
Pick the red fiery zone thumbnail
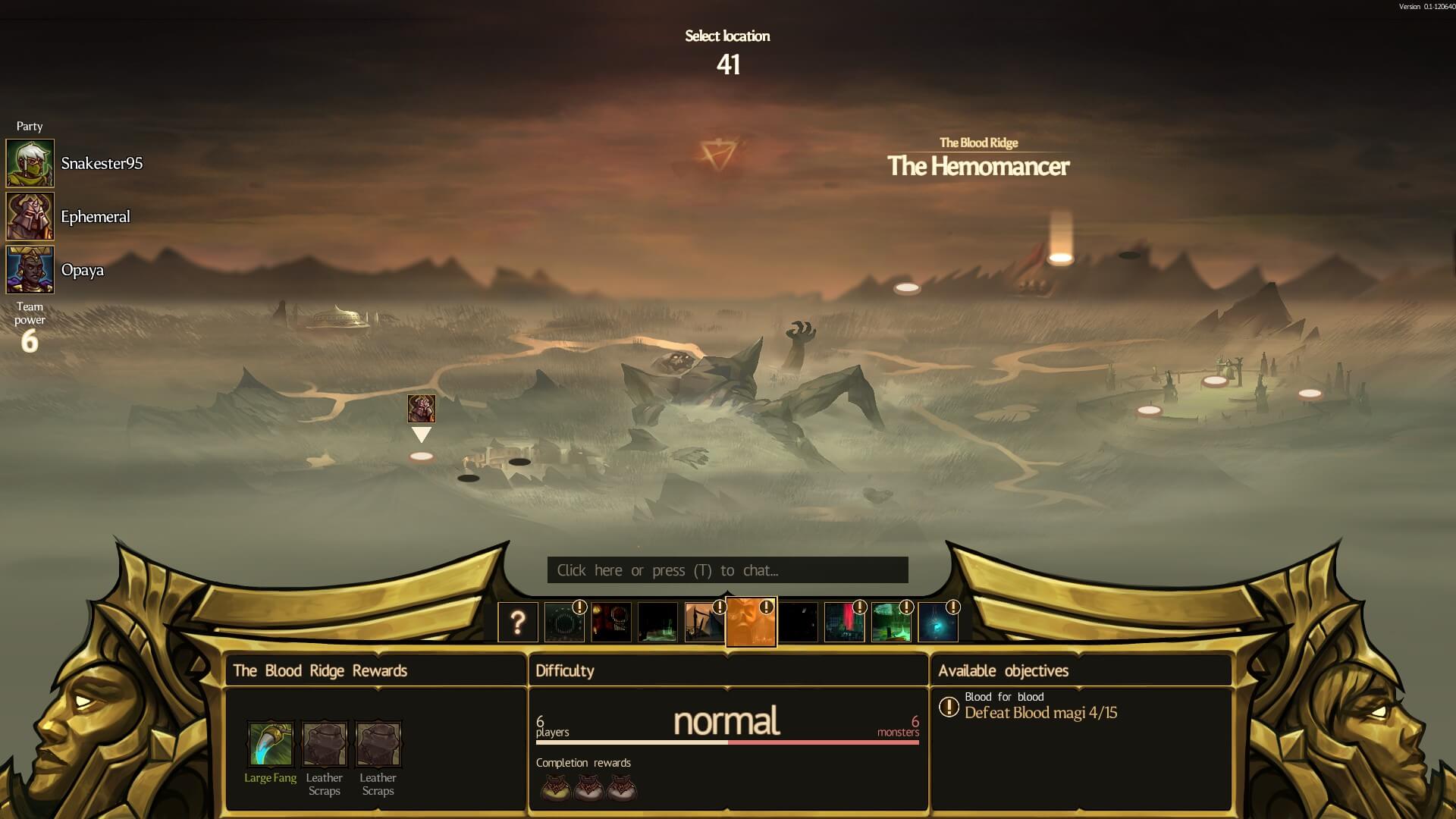pos(611,623)
